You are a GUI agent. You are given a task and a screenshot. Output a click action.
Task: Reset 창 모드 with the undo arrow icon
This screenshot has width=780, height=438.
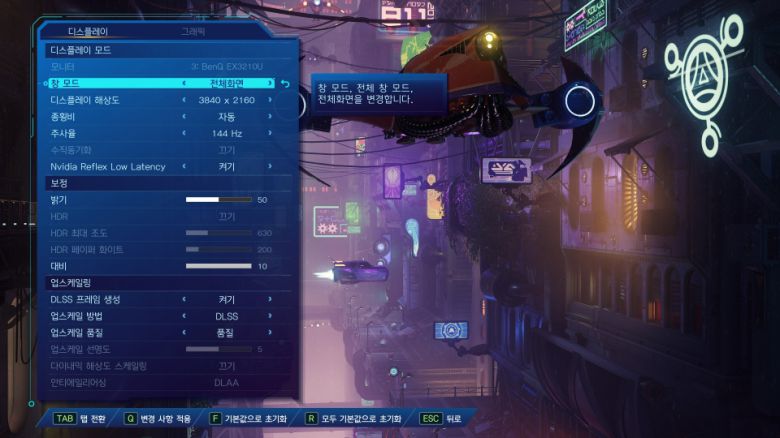[x=285, y=83]
